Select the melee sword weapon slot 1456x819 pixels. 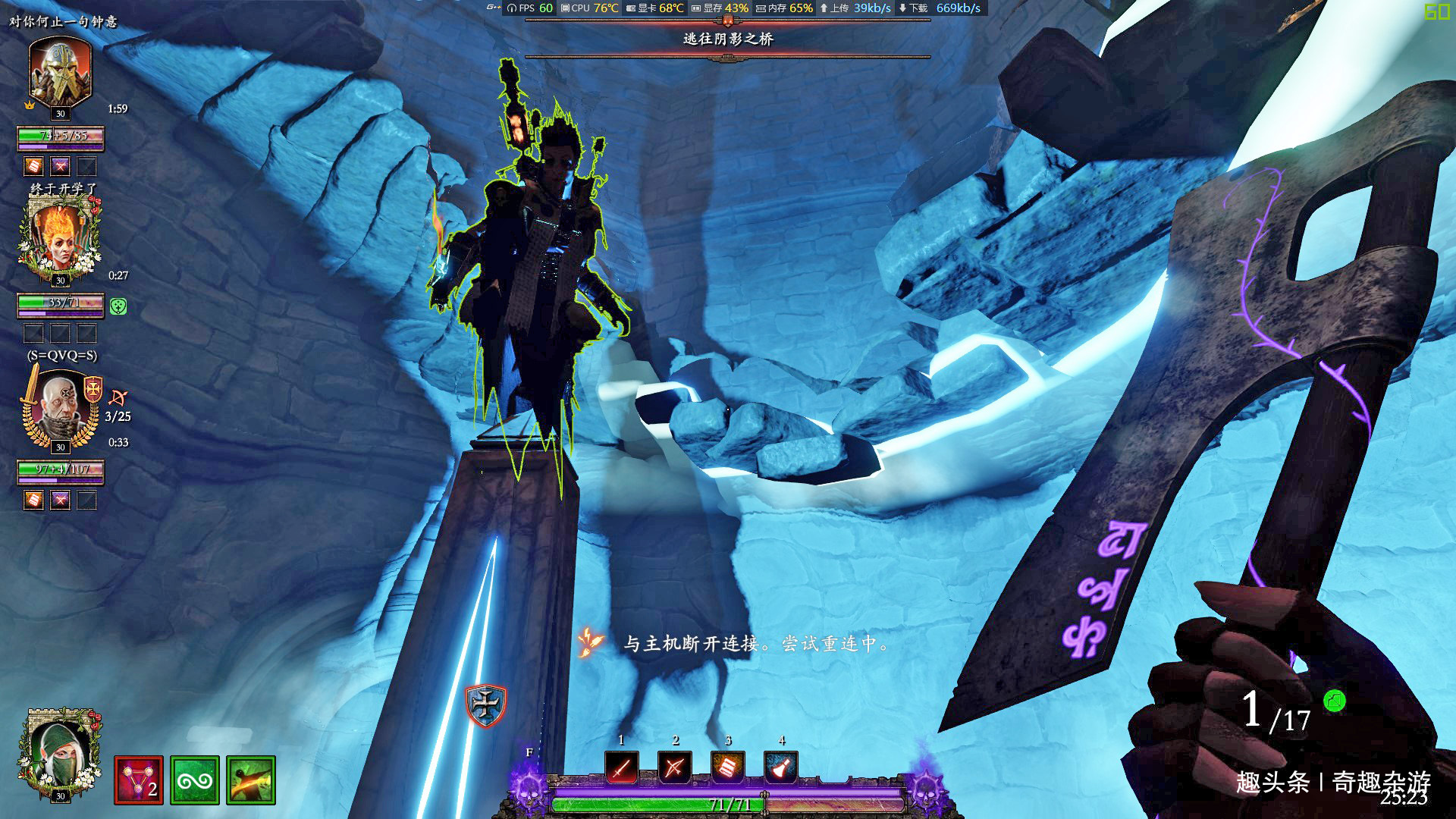pyautogui.click(x=621, y=768)
